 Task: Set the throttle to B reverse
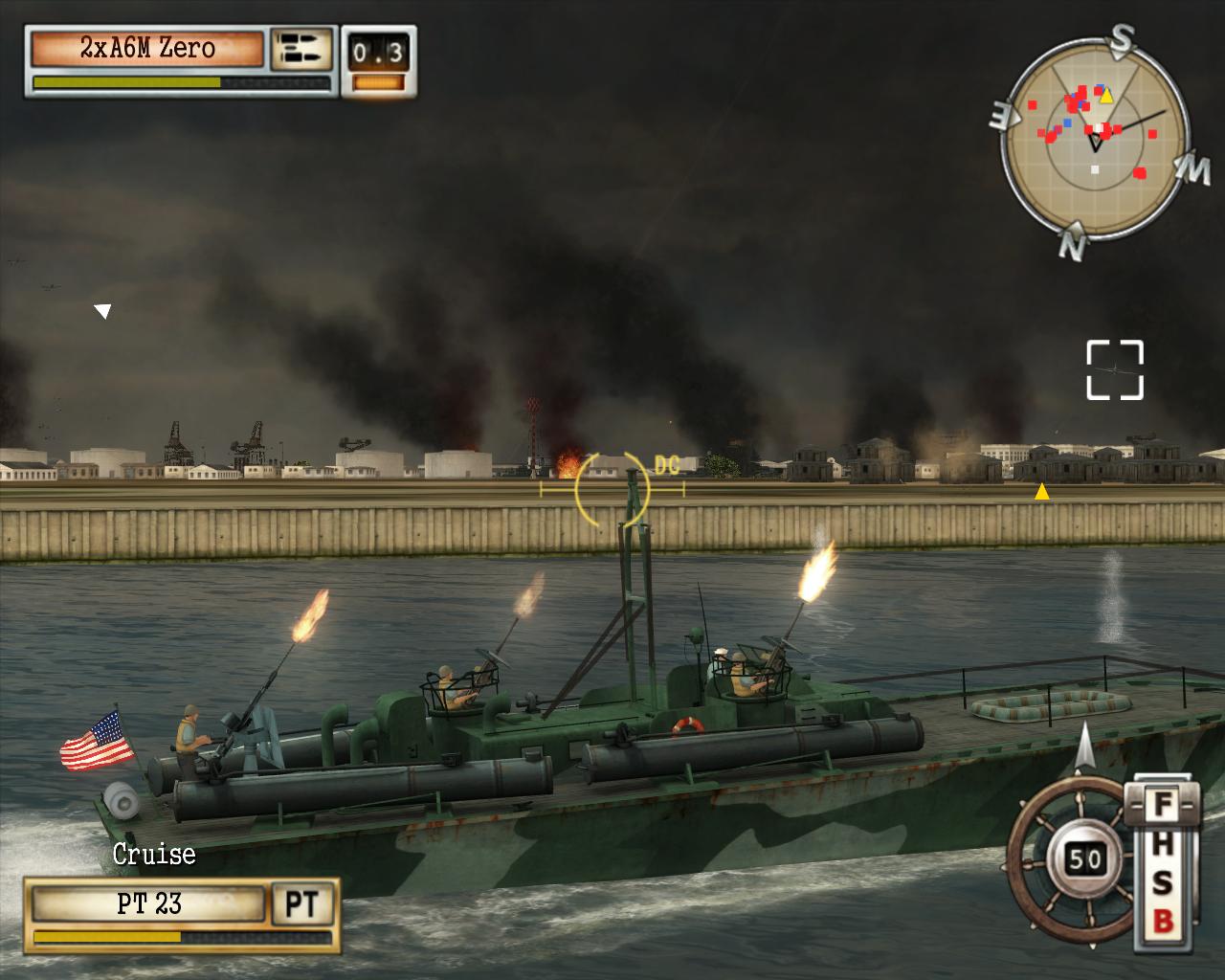click(x=1162, y=921)
